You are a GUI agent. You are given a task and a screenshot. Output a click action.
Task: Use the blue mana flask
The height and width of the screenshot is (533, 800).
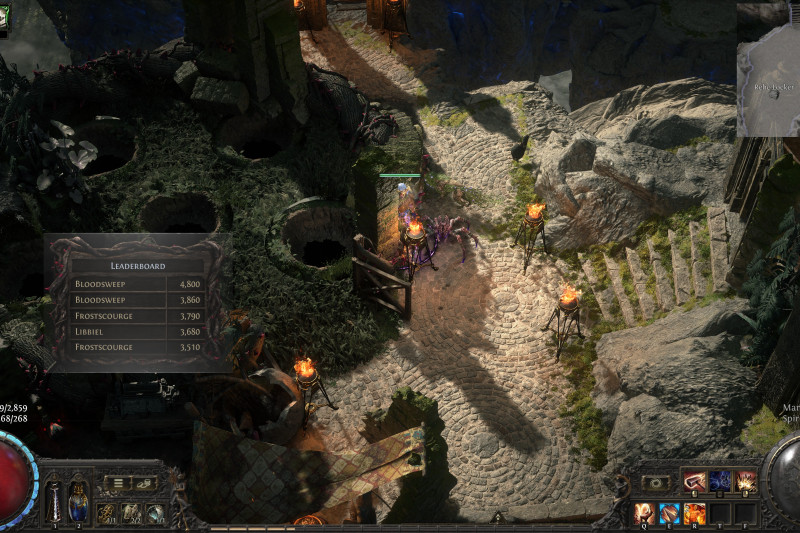78,500
